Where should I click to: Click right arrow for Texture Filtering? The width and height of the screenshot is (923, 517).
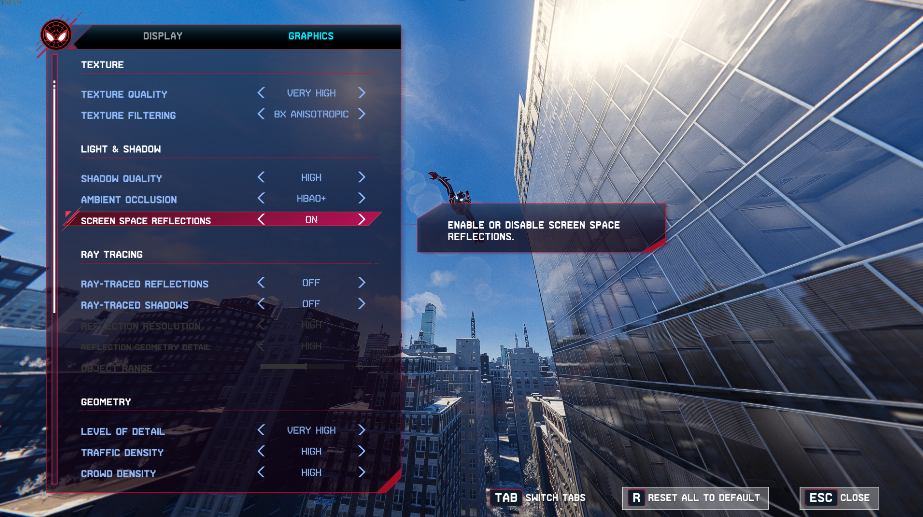pos(362,114)
